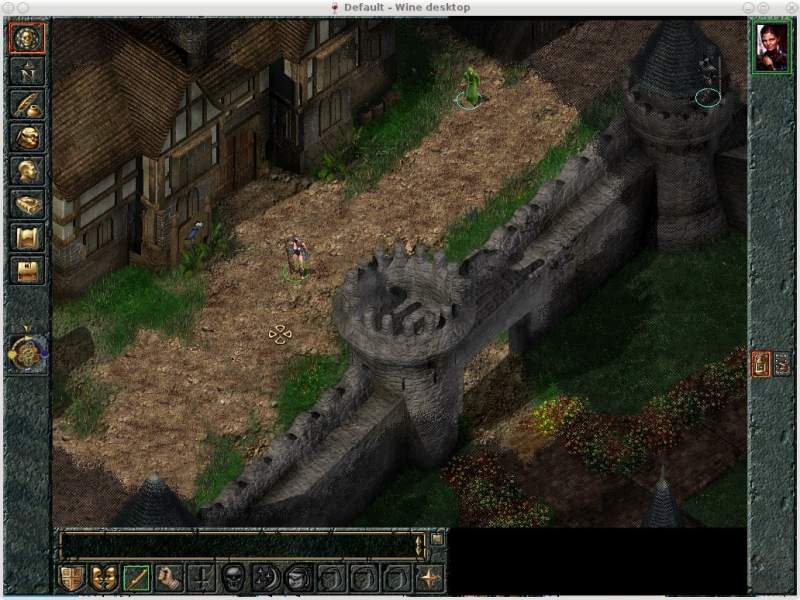Activate the shield Guard action

[72, 577]
